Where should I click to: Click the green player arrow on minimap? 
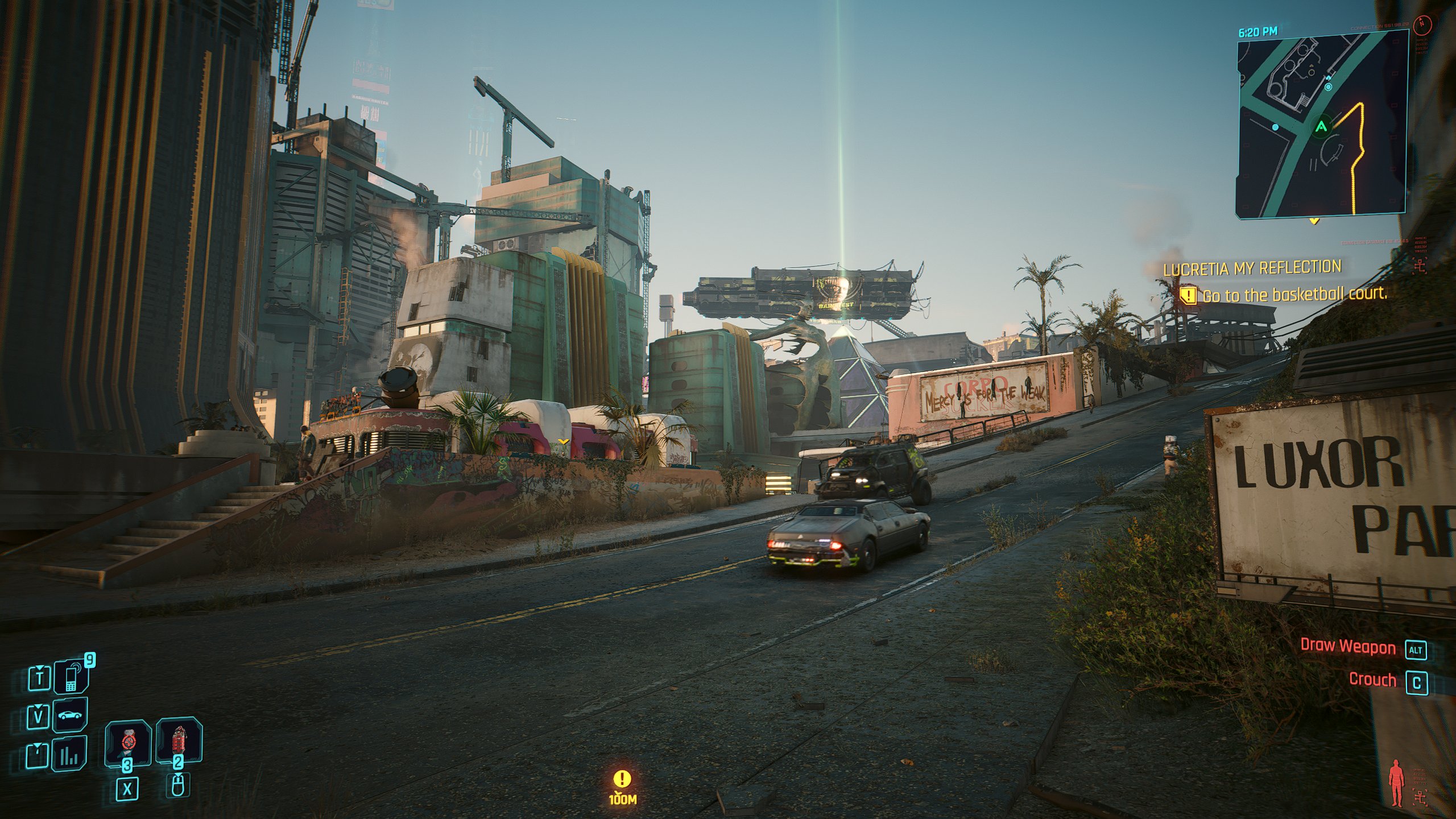1321,126
